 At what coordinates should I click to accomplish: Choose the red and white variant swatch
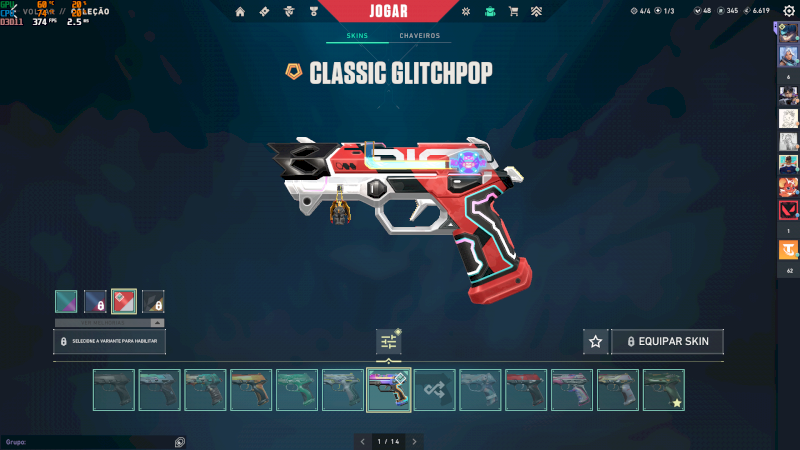[124, 301]
